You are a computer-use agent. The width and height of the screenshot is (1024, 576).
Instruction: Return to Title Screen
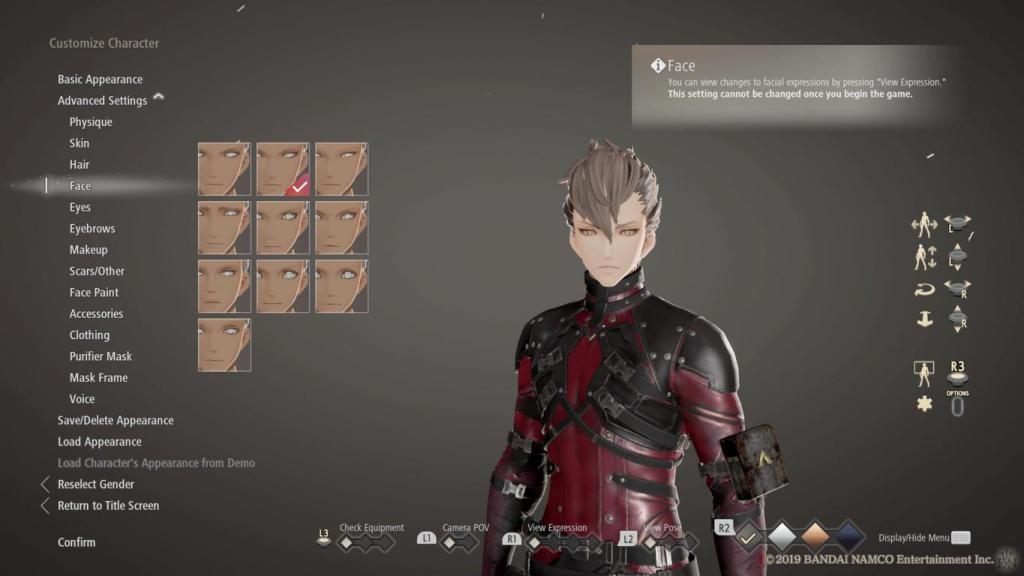click(108, 505)
